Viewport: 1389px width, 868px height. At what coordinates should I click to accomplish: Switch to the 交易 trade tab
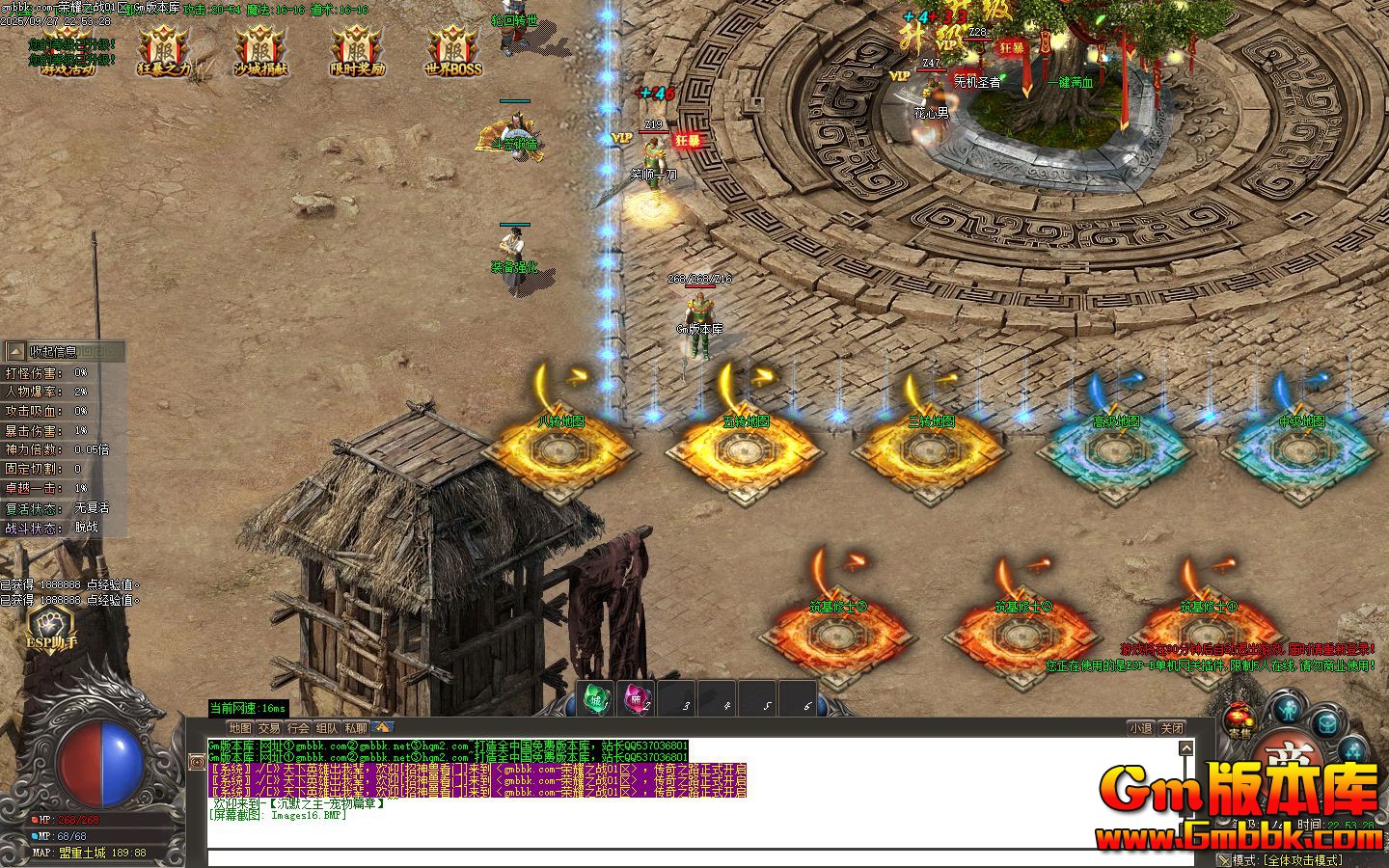[269, 728]
